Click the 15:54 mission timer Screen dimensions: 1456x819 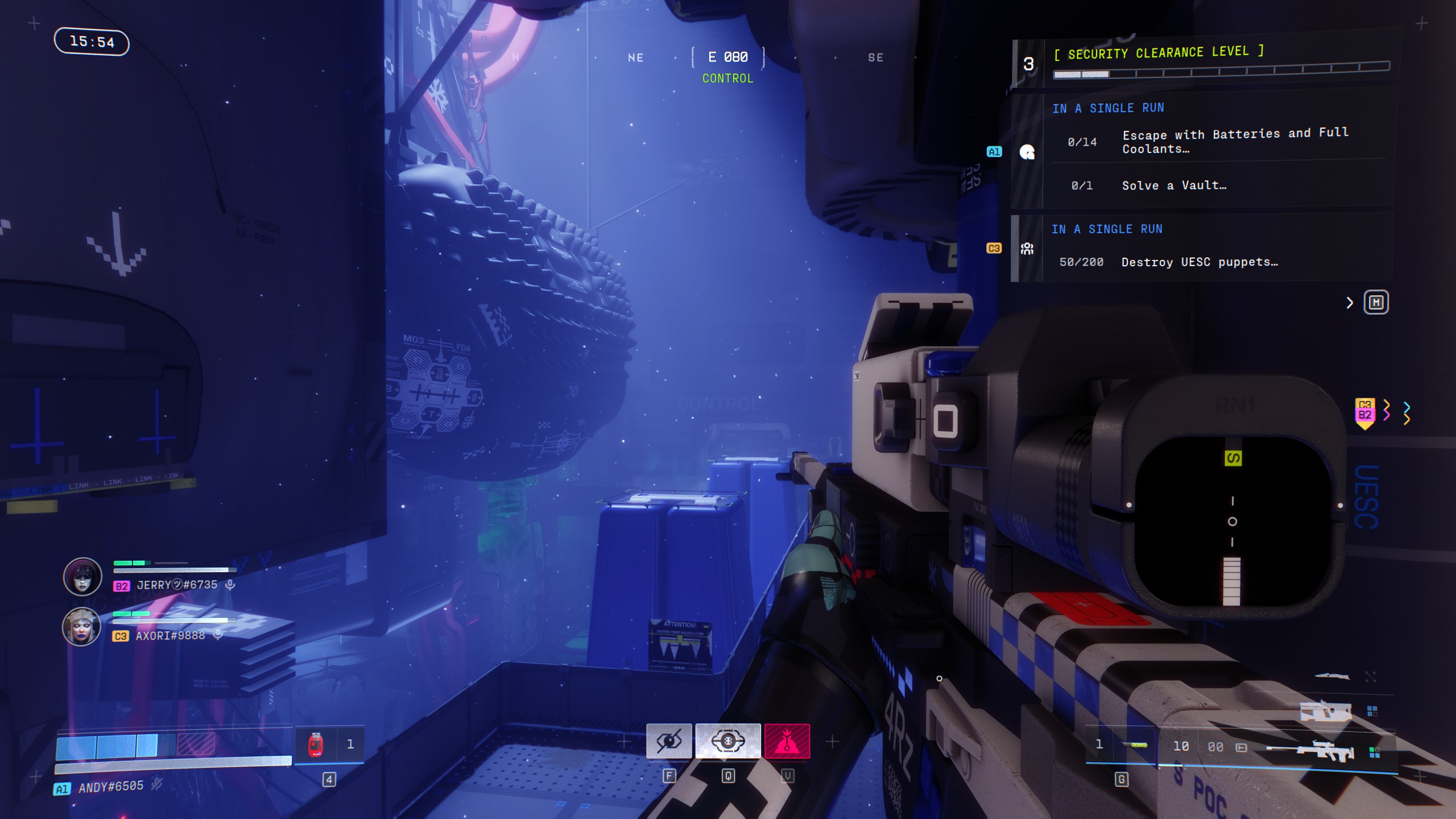click(x=93, y=42)
